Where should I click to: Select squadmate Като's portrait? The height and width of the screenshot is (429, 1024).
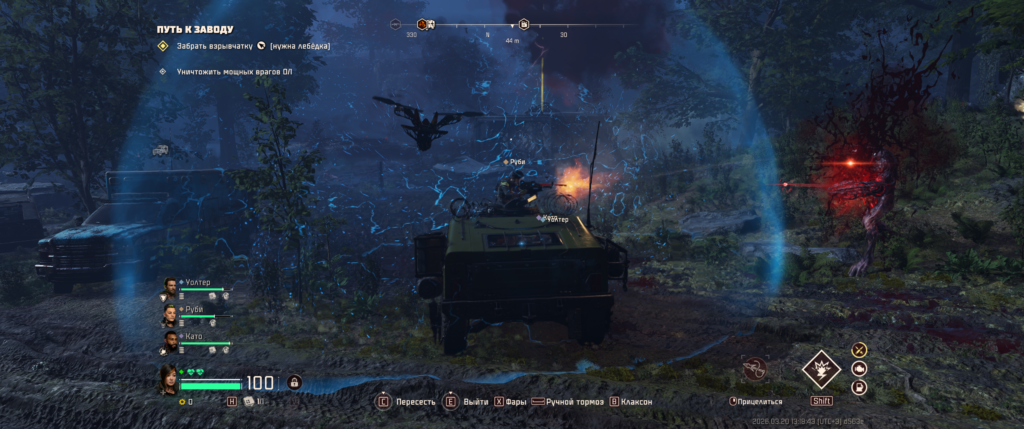click(169, 342)
